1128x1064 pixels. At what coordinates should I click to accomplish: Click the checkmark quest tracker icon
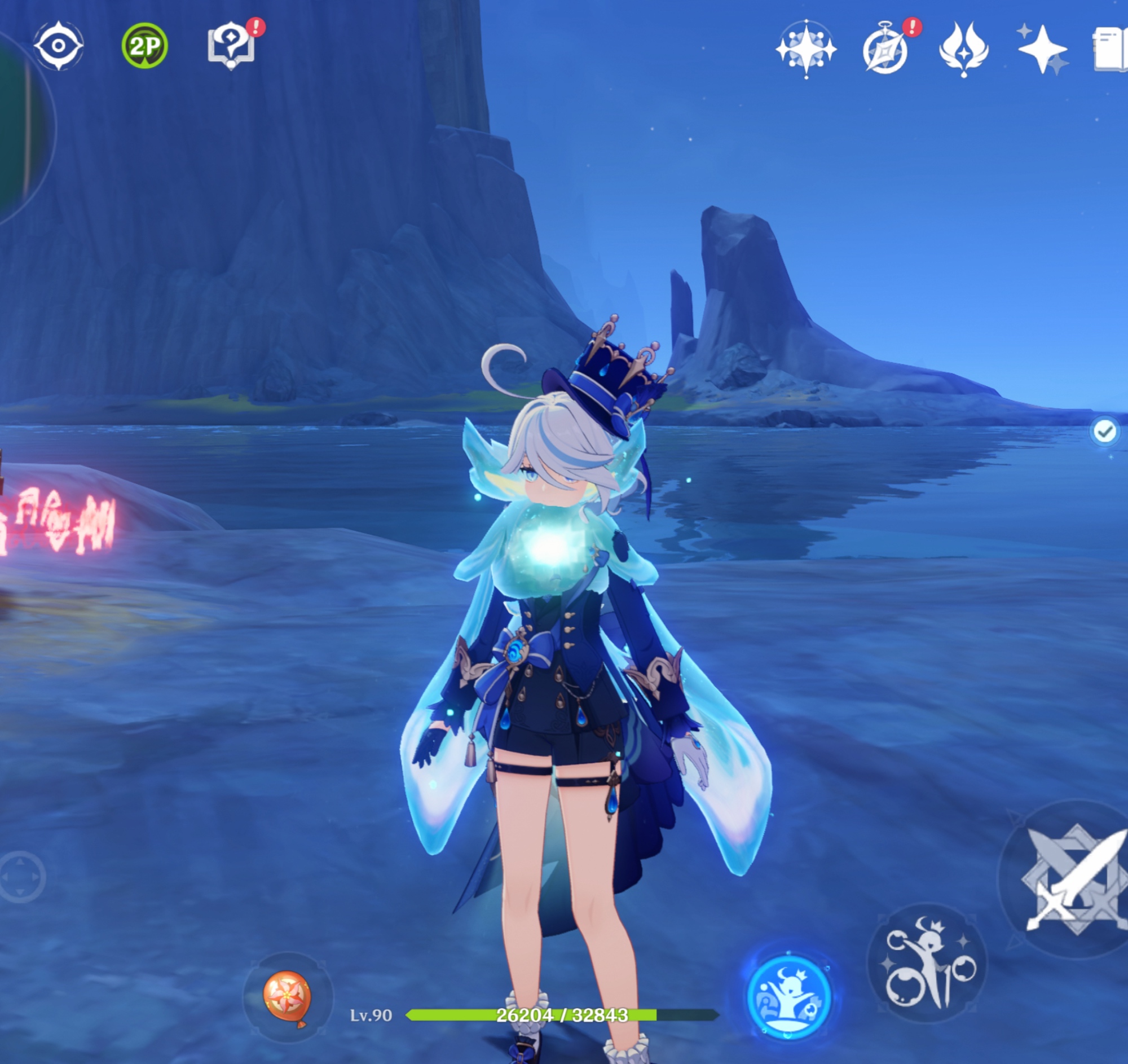(1104, 432)
